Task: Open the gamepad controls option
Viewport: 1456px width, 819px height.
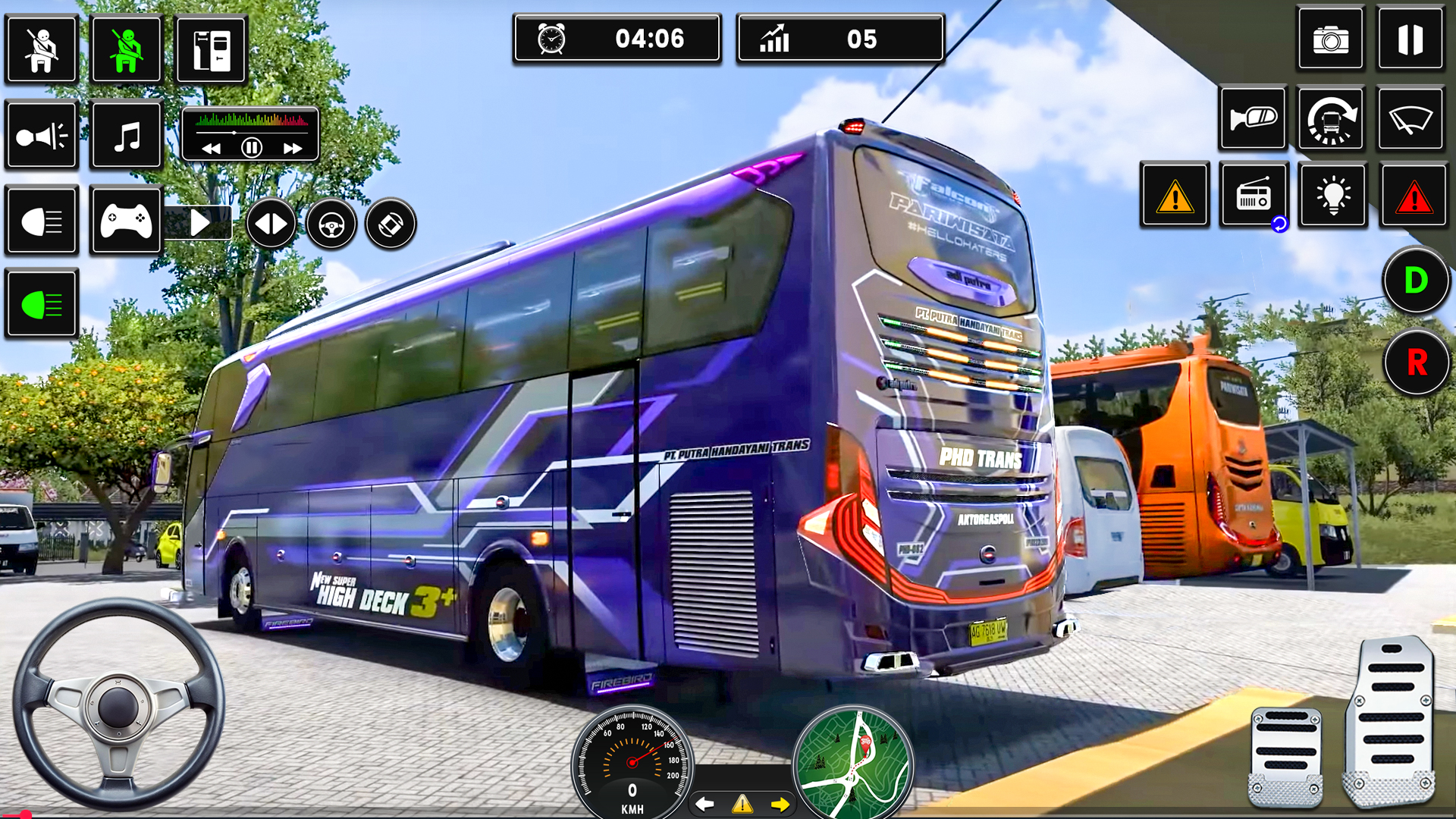Action: coord(126,221)
